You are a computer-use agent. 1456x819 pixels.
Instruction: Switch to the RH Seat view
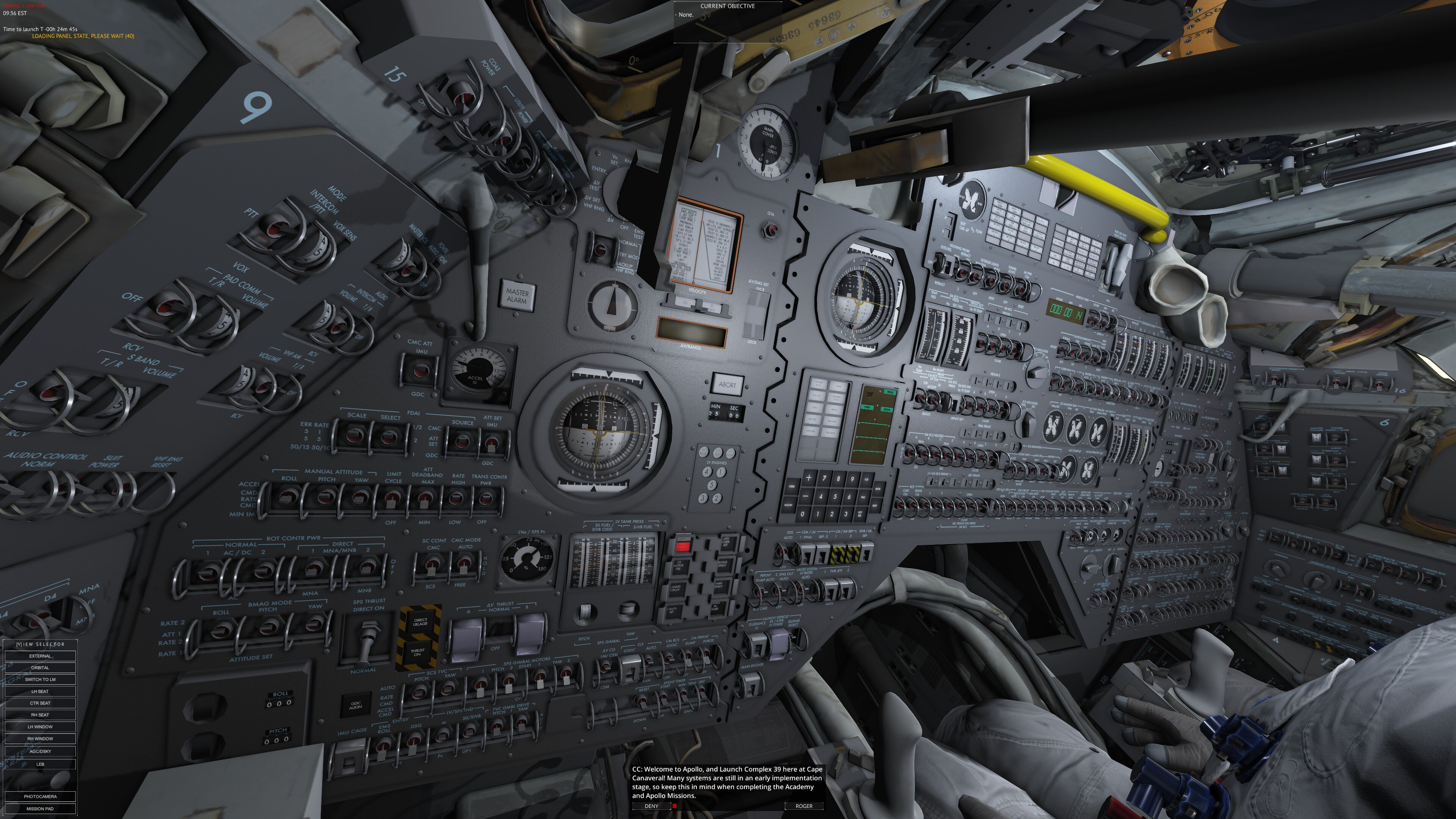click(x=40, y=715)
